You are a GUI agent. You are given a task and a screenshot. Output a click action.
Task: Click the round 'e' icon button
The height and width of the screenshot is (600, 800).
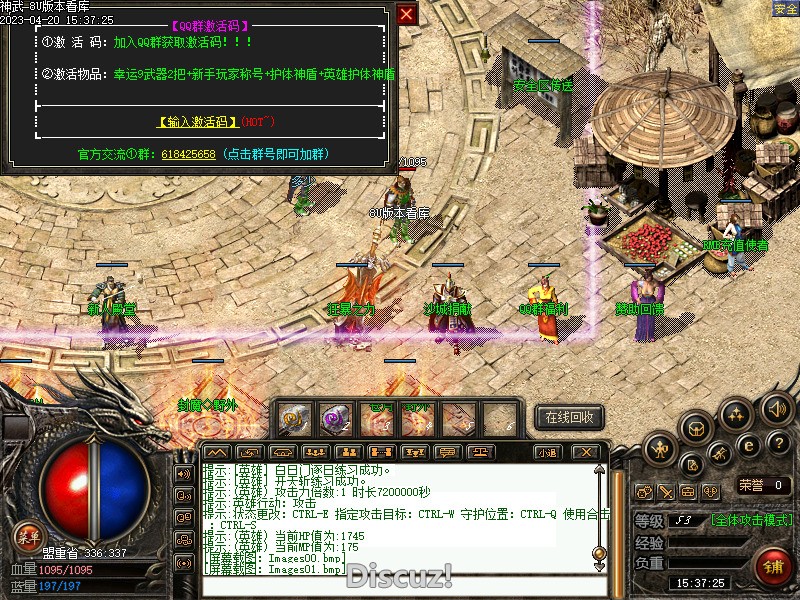tap(748, 445)
